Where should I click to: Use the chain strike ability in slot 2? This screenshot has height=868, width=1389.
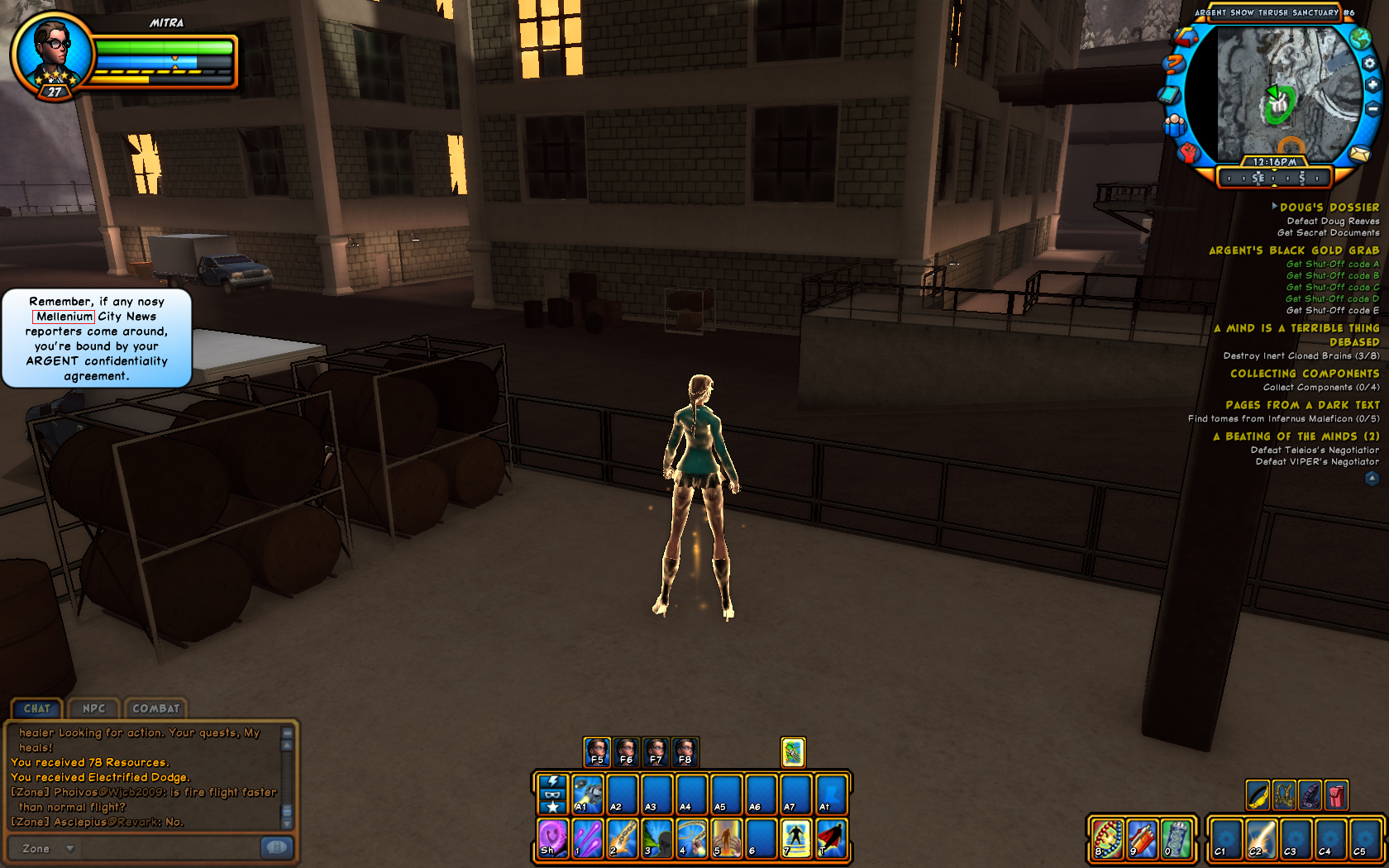[x=622, y=837]
